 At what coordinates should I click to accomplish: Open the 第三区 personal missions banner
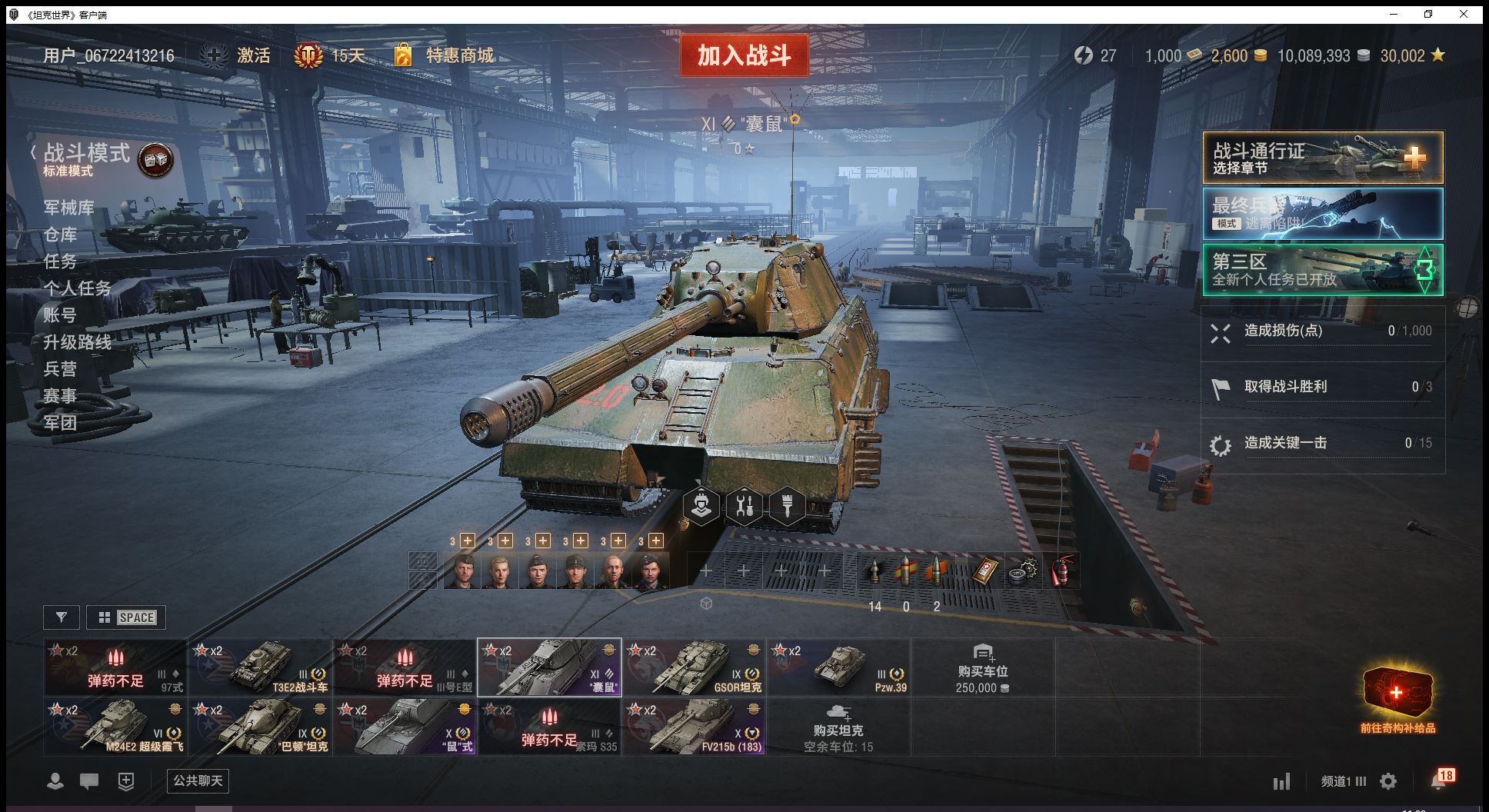point(1322,270)
